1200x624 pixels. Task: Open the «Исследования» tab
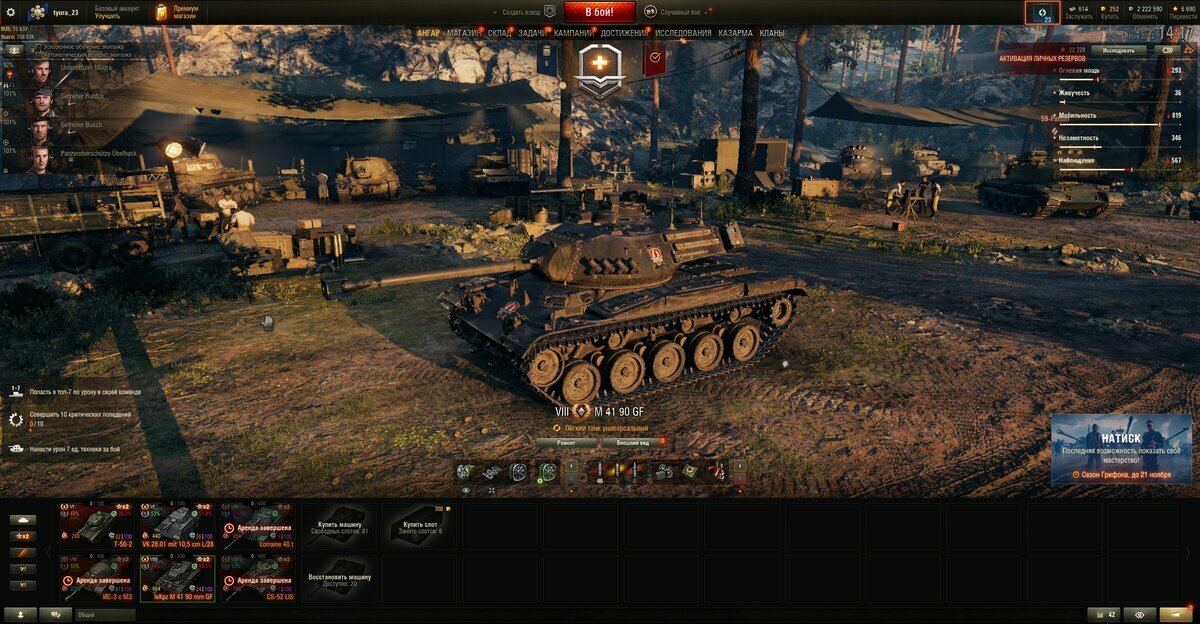[x=683, y=33]
